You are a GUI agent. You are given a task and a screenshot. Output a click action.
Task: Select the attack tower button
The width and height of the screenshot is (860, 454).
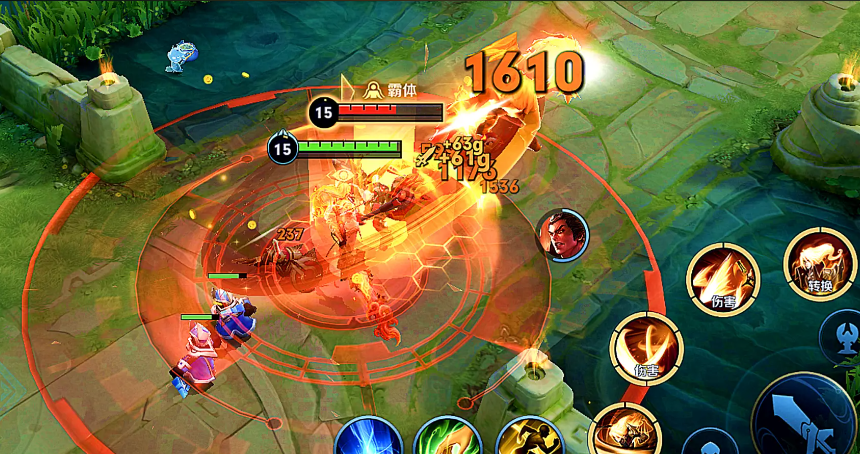(x=843, y=336)
